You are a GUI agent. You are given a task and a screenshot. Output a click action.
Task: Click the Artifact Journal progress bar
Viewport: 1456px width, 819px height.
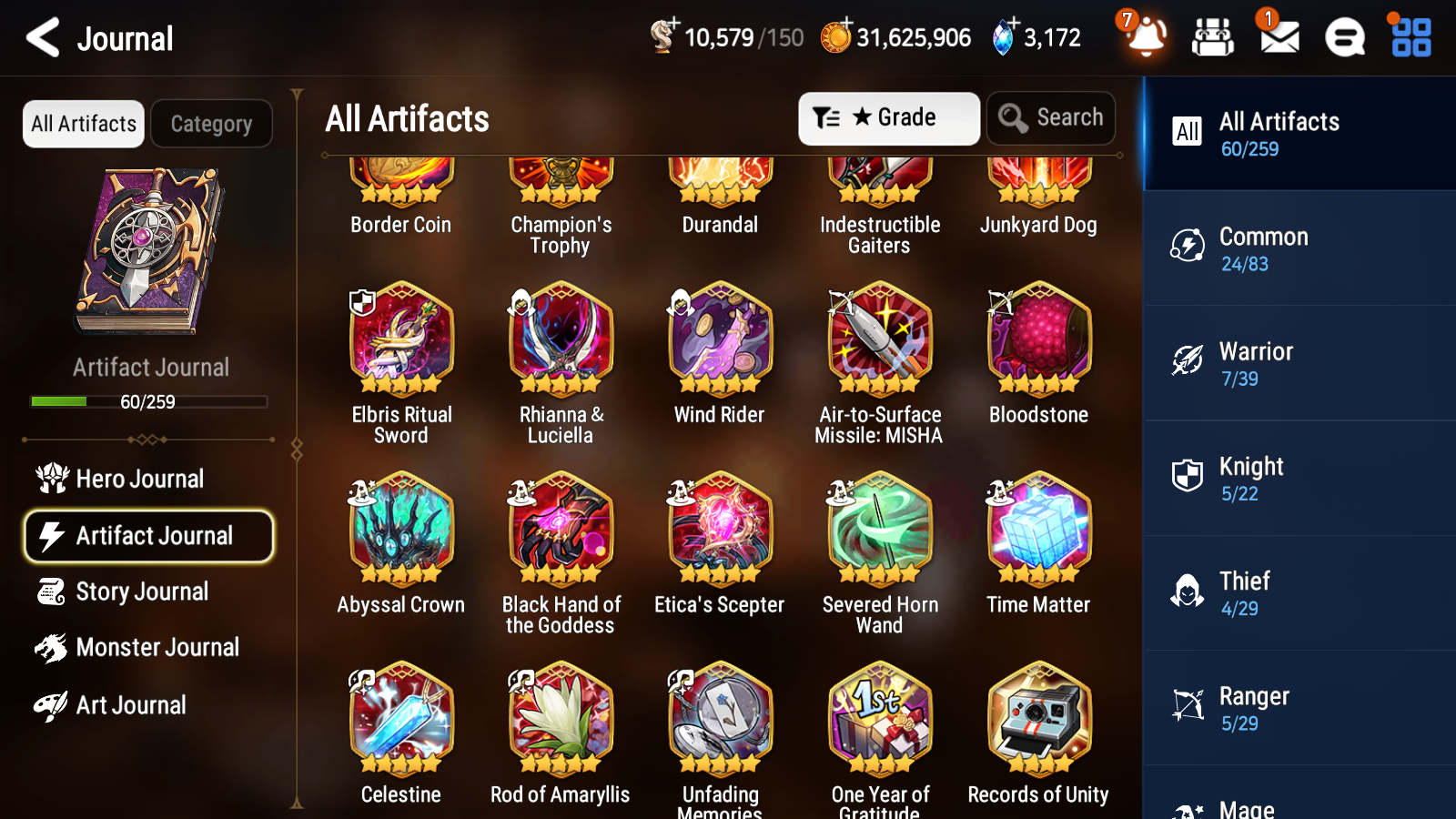(x=148, y=401)
